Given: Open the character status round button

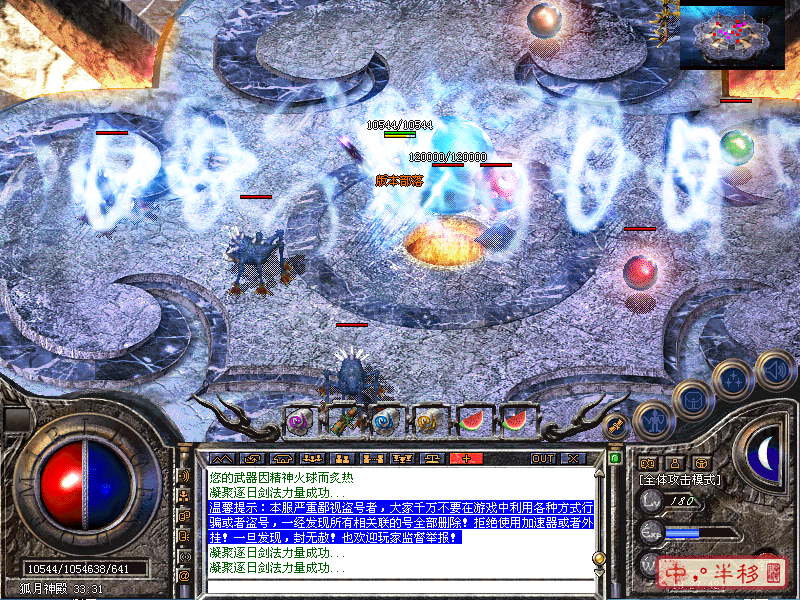Looking at the screenshot, I should coord(652,420).
